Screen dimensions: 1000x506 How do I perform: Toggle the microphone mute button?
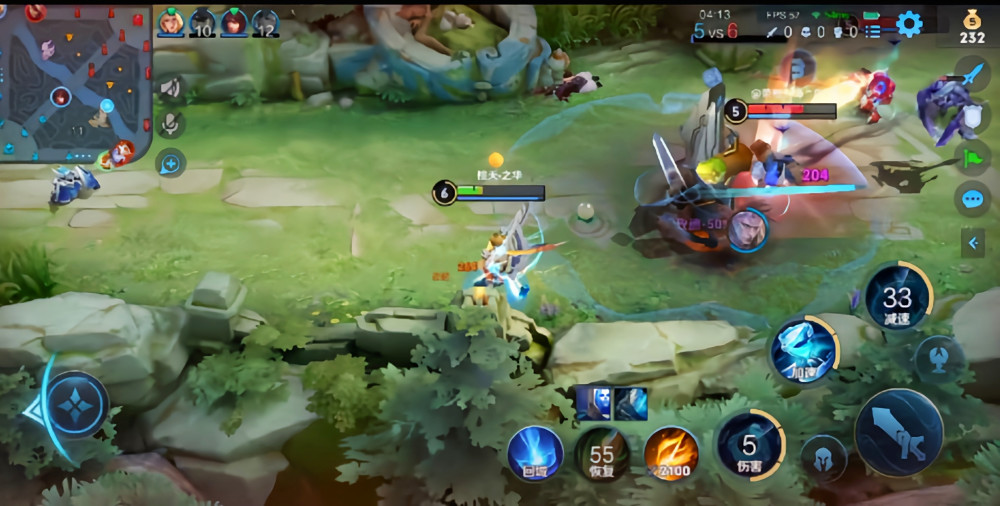pos(171,124)
